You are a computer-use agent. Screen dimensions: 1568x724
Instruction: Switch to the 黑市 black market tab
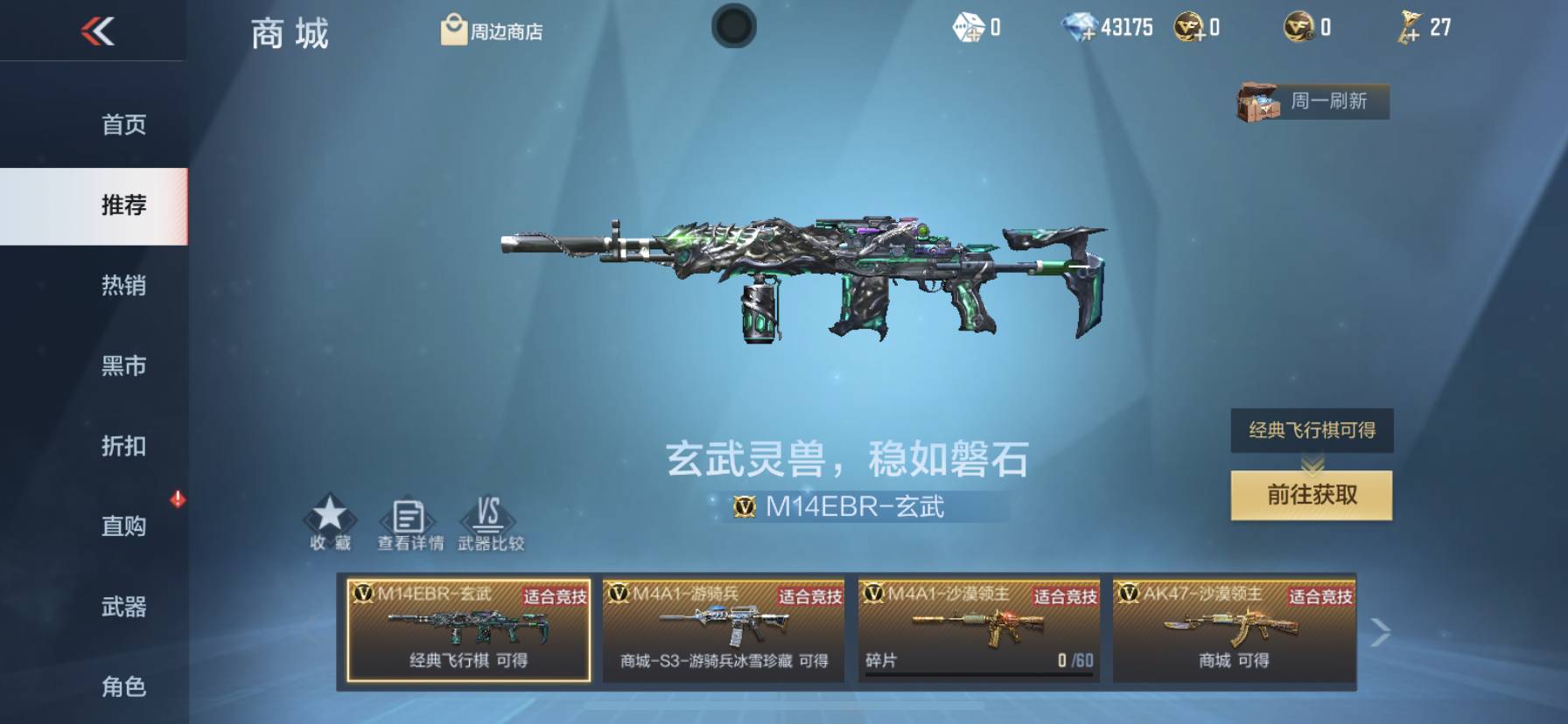click(123, 366)
